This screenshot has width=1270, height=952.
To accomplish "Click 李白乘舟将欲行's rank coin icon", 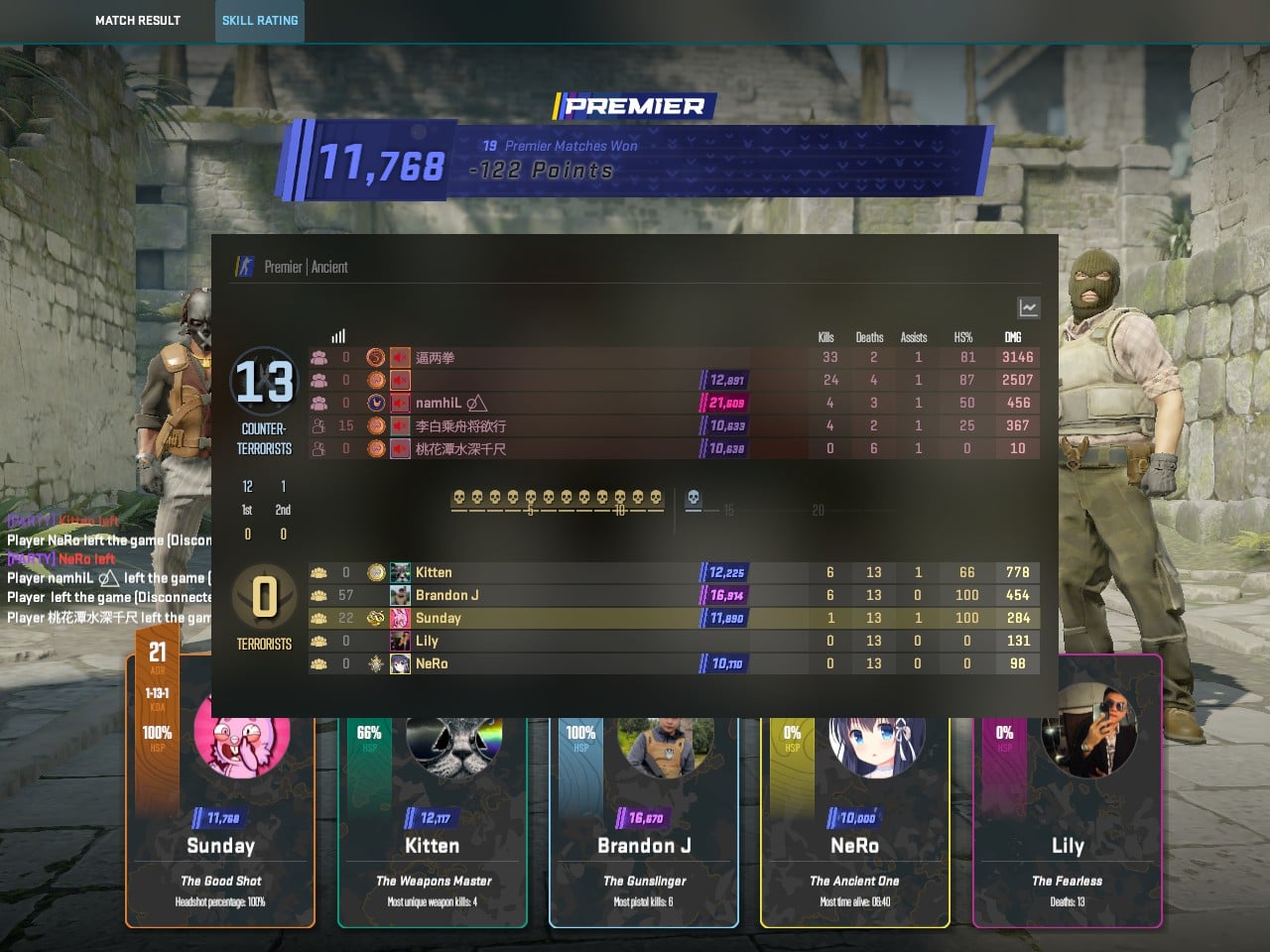I will click(x=376, y=425).
